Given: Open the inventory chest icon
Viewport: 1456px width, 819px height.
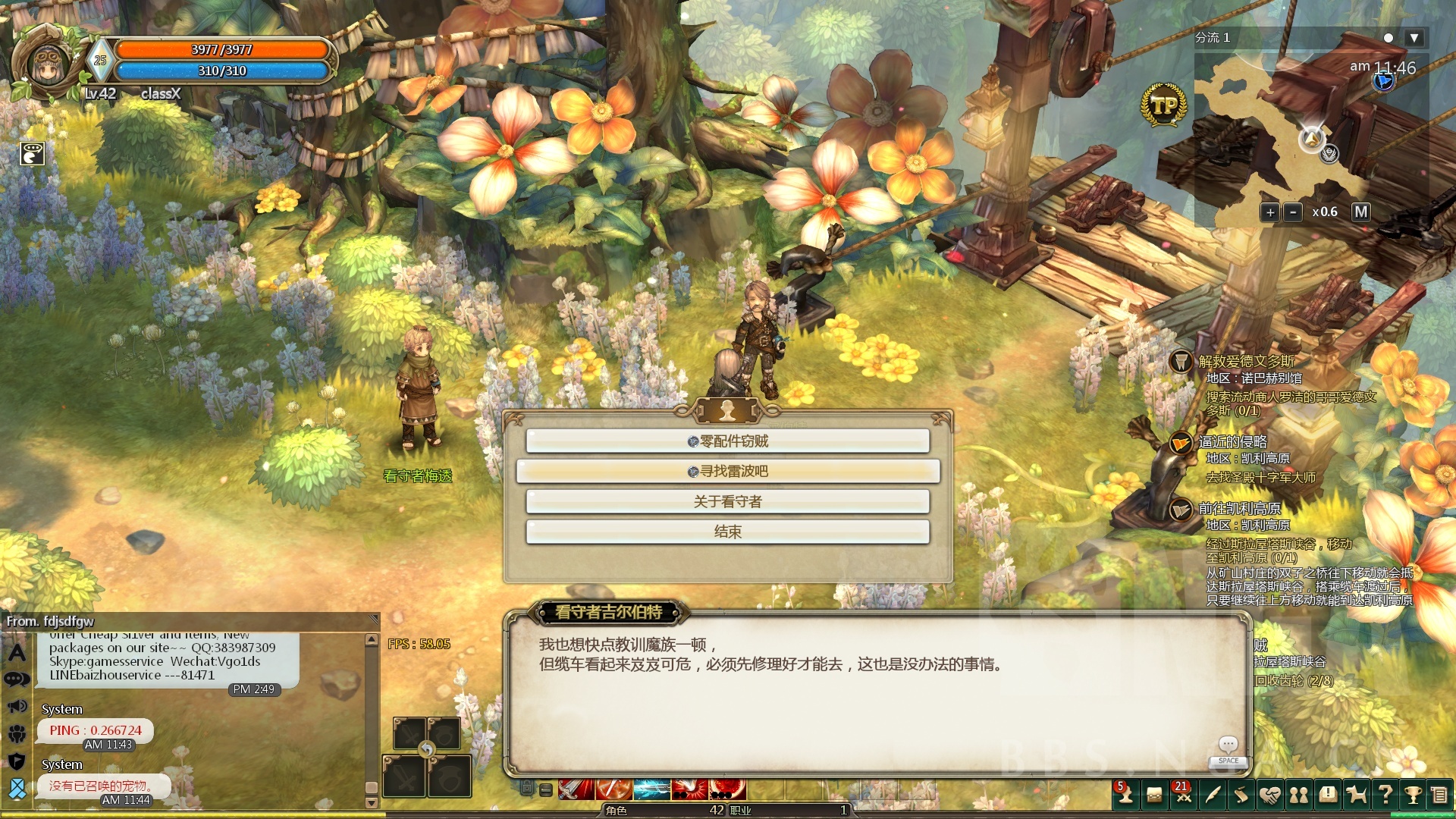Looking at the screenshot, I should click(x=1153, y=794).
